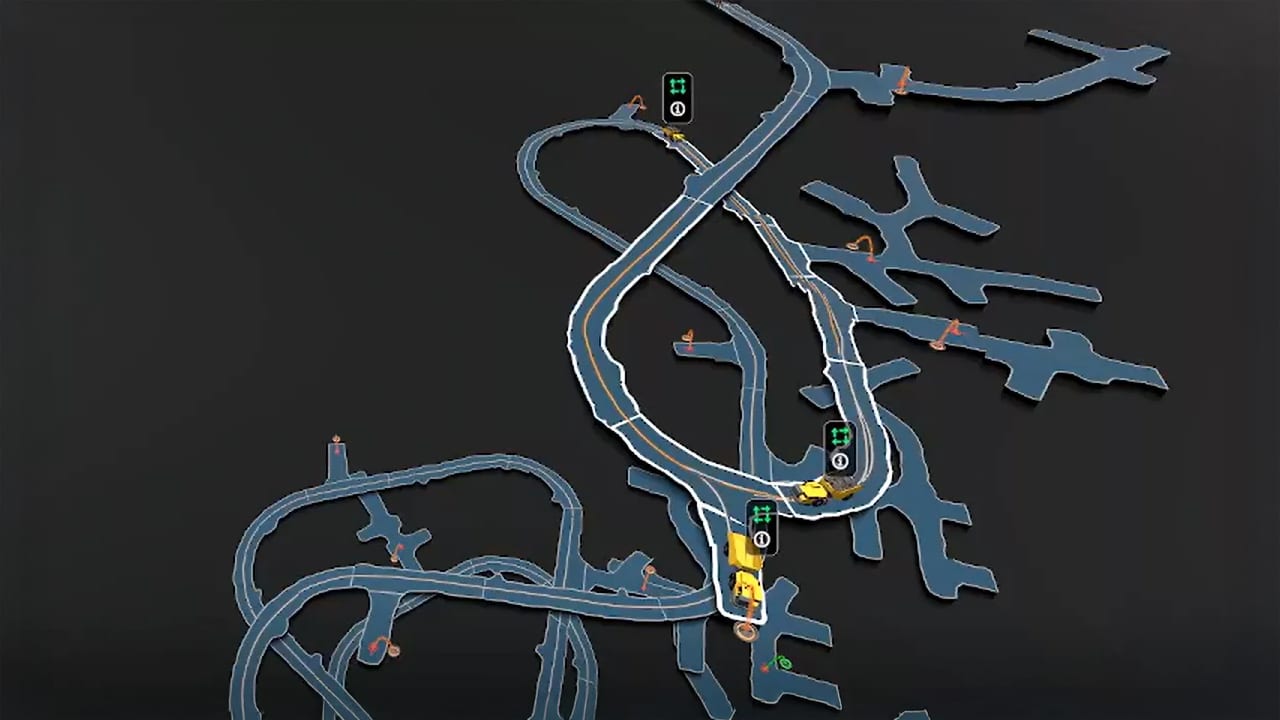Image resolution: width=1280 pixels, height=720 pixels.
Task: Open the info icon on the topmost marker badge
Action: tap(678, 108)
